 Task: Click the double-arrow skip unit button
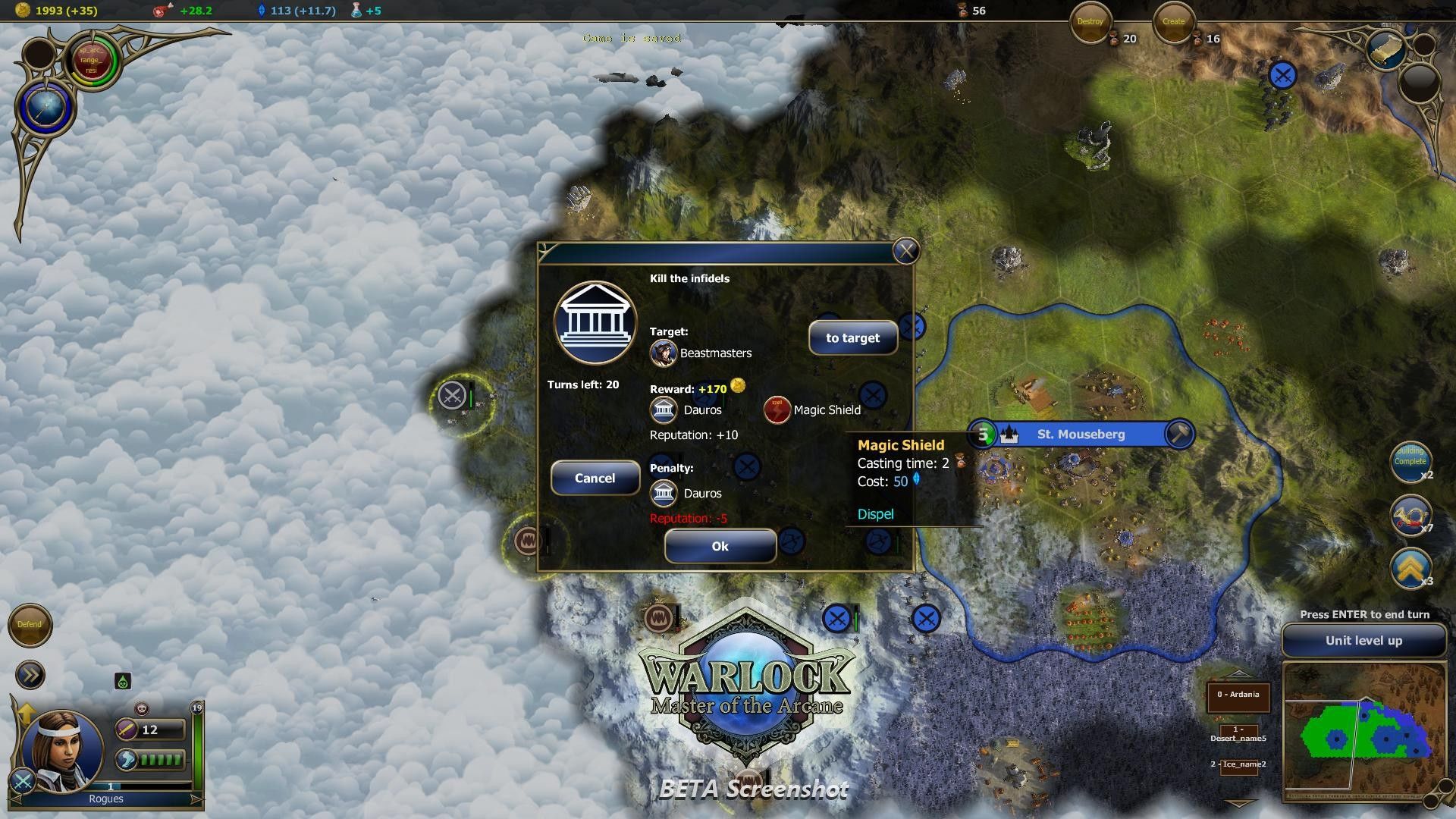[x=30, y=675]
